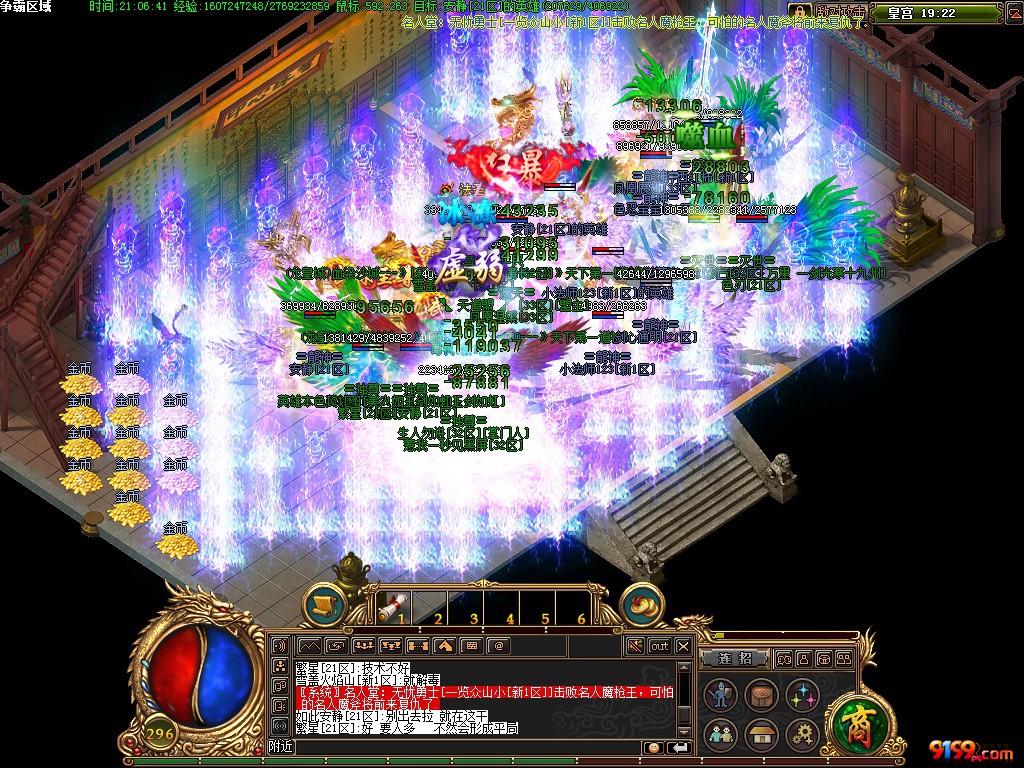
Task: Click the @ button in the chat toolbar
Action: tap(498, 646)
